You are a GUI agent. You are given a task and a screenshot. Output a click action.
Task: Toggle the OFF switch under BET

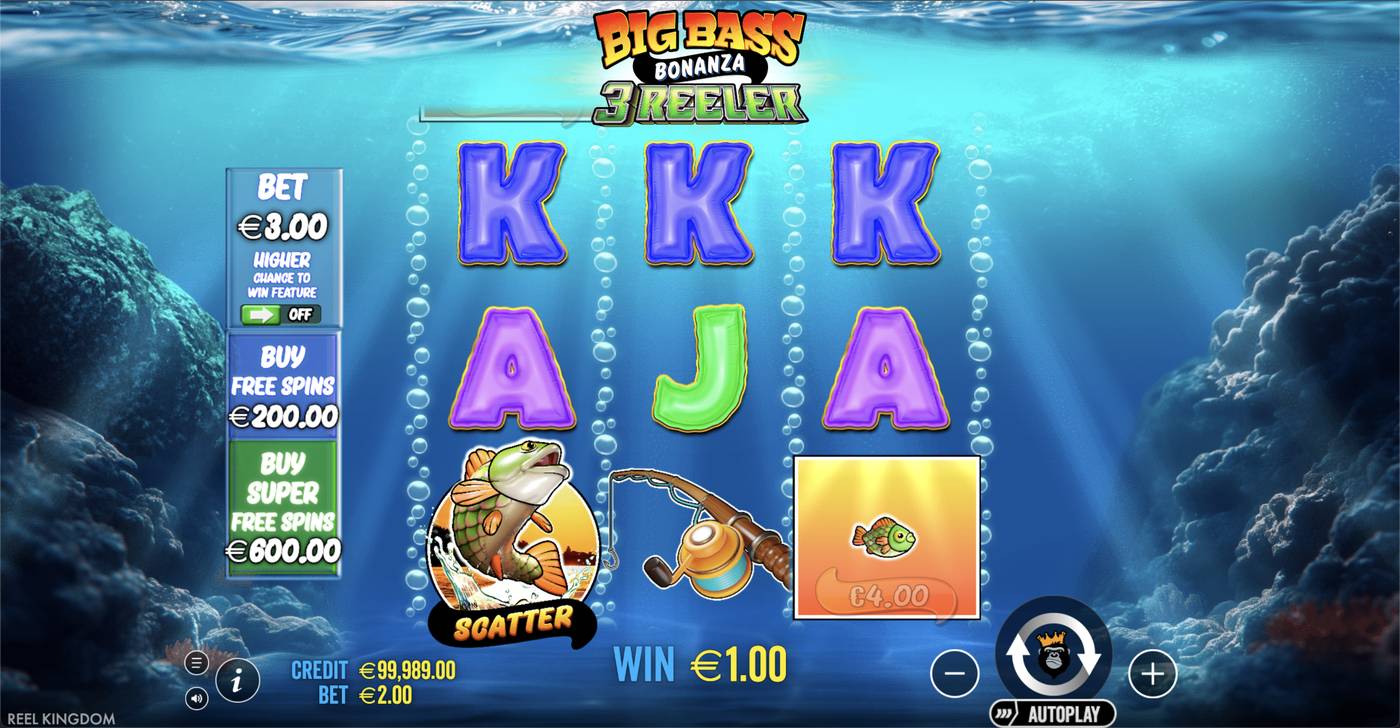281,314
